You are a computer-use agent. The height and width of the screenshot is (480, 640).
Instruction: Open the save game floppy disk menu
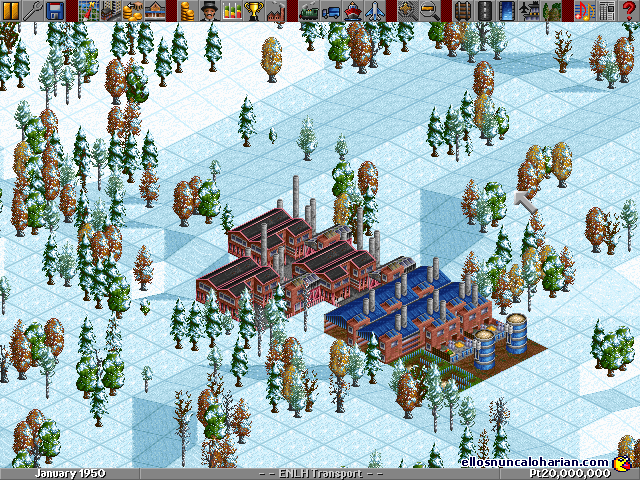[55, 11]
